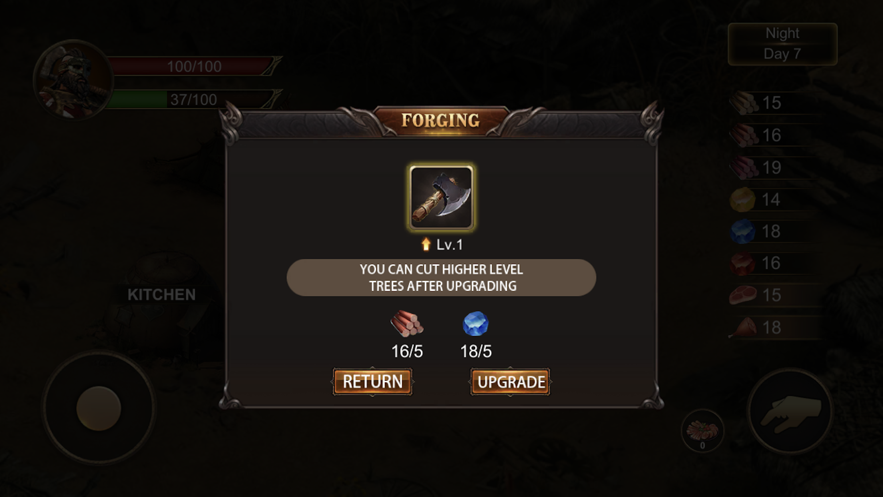Select the axe item slot
Viewport: 883px width, 497px height.
[x=441, y=197]
